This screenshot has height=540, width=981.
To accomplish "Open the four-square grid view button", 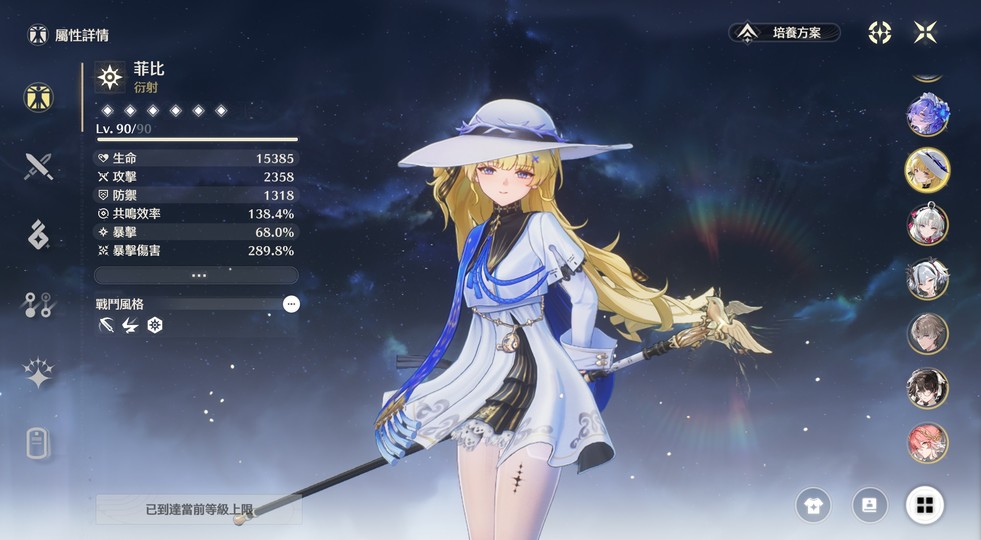I will [x=925, y=505].
